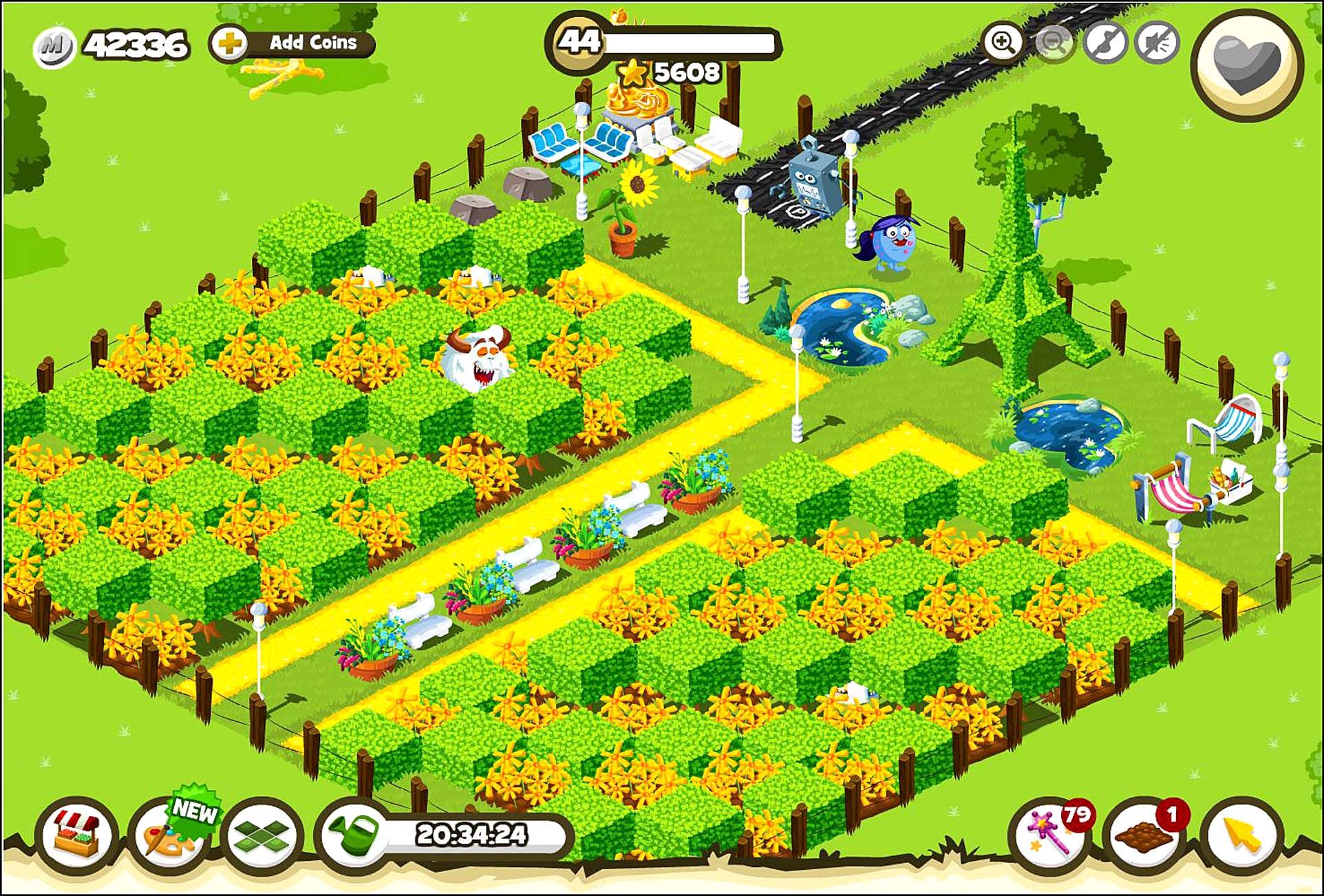The image size is (1324, 896).
Task: Toggle the music mute icon
Action: pyautogui.click(x=1105, y=43)
